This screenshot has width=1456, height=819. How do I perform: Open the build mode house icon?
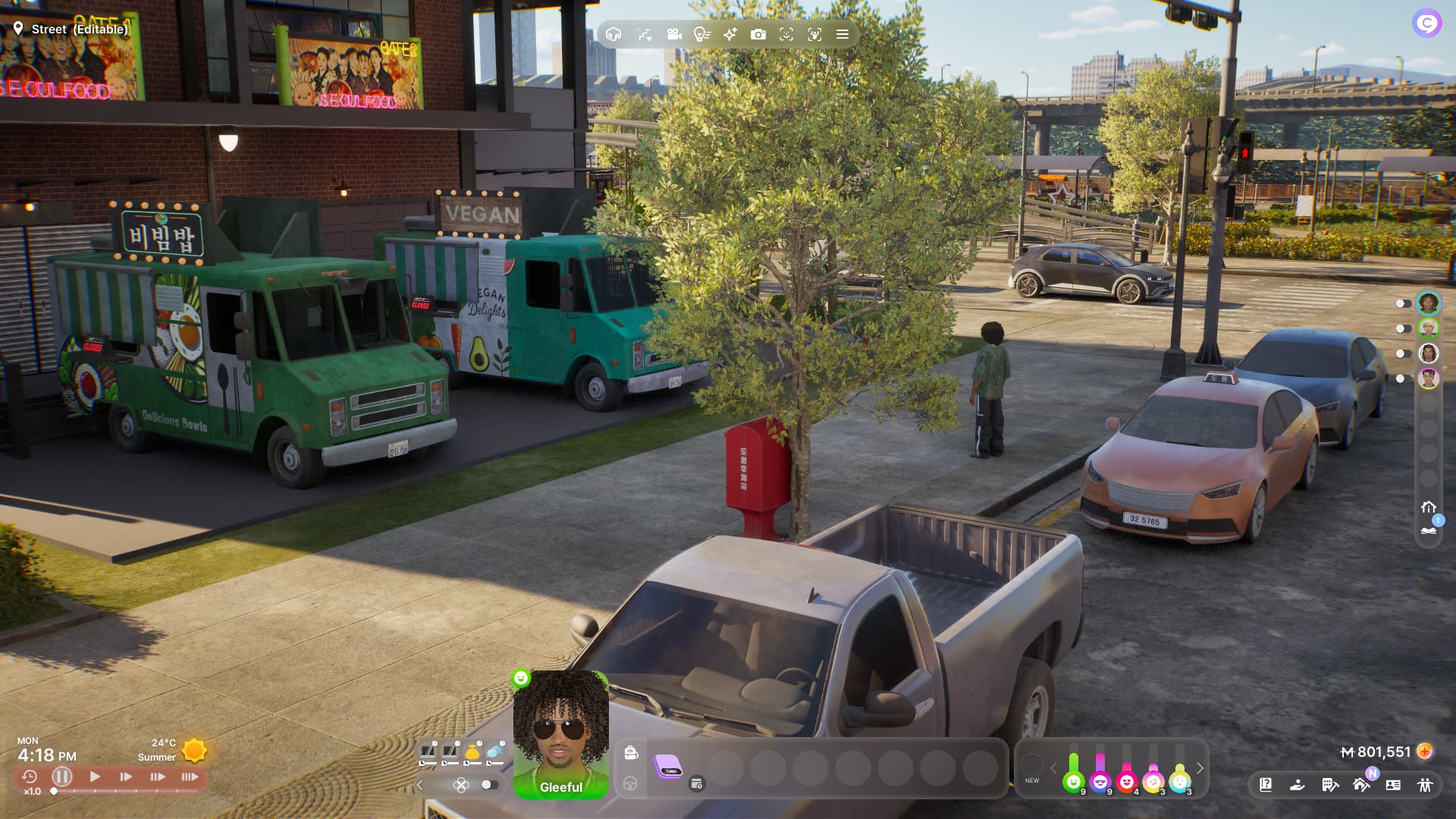coord(613,34)
